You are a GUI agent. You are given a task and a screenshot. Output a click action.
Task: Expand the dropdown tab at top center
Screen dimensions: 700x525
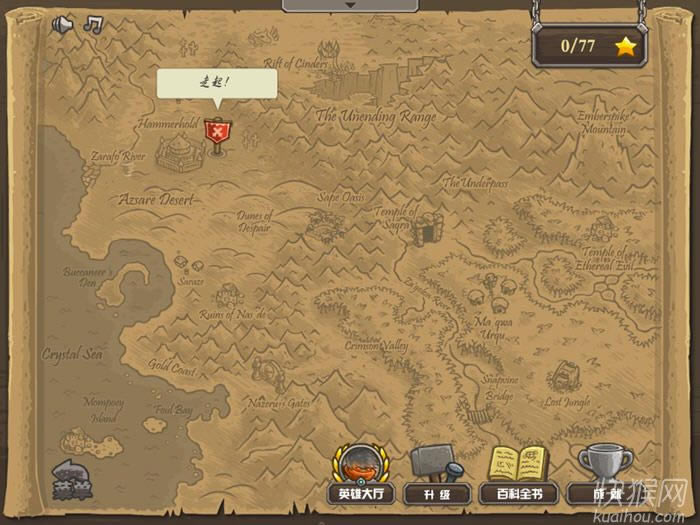(x=349, y=5)
